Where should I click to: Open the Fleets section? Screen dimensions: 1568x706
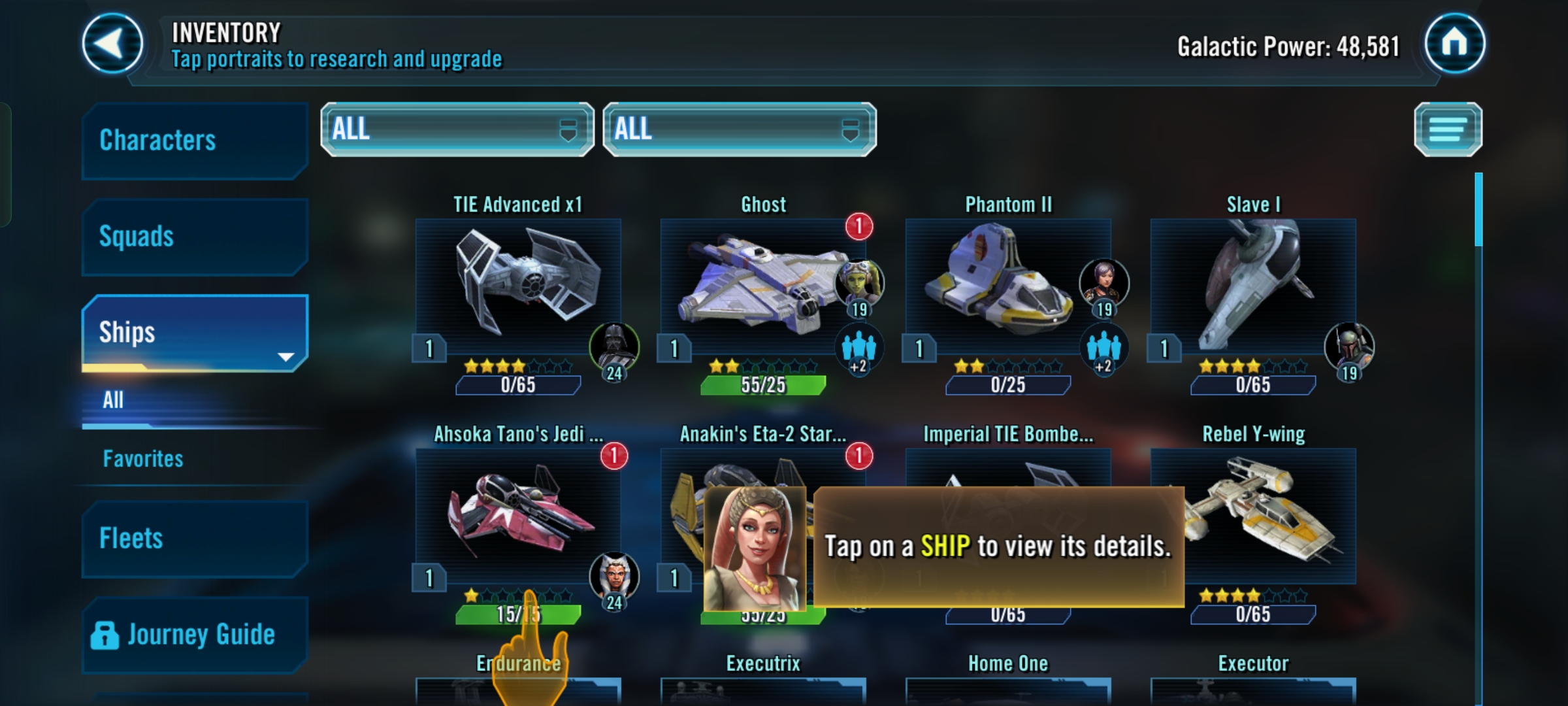[194, 539]
